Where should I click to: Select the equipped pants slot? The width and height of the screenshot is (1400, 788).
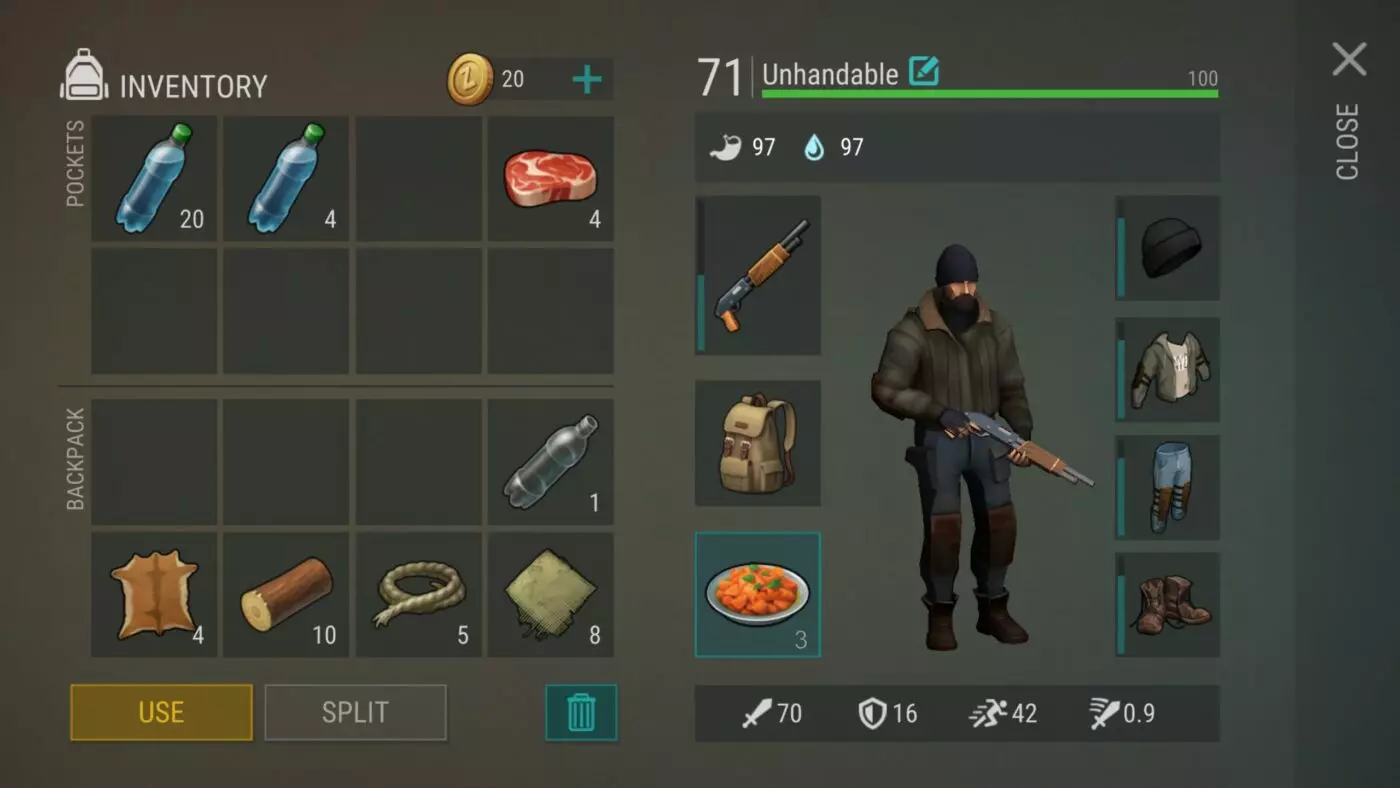[1167, 487]
